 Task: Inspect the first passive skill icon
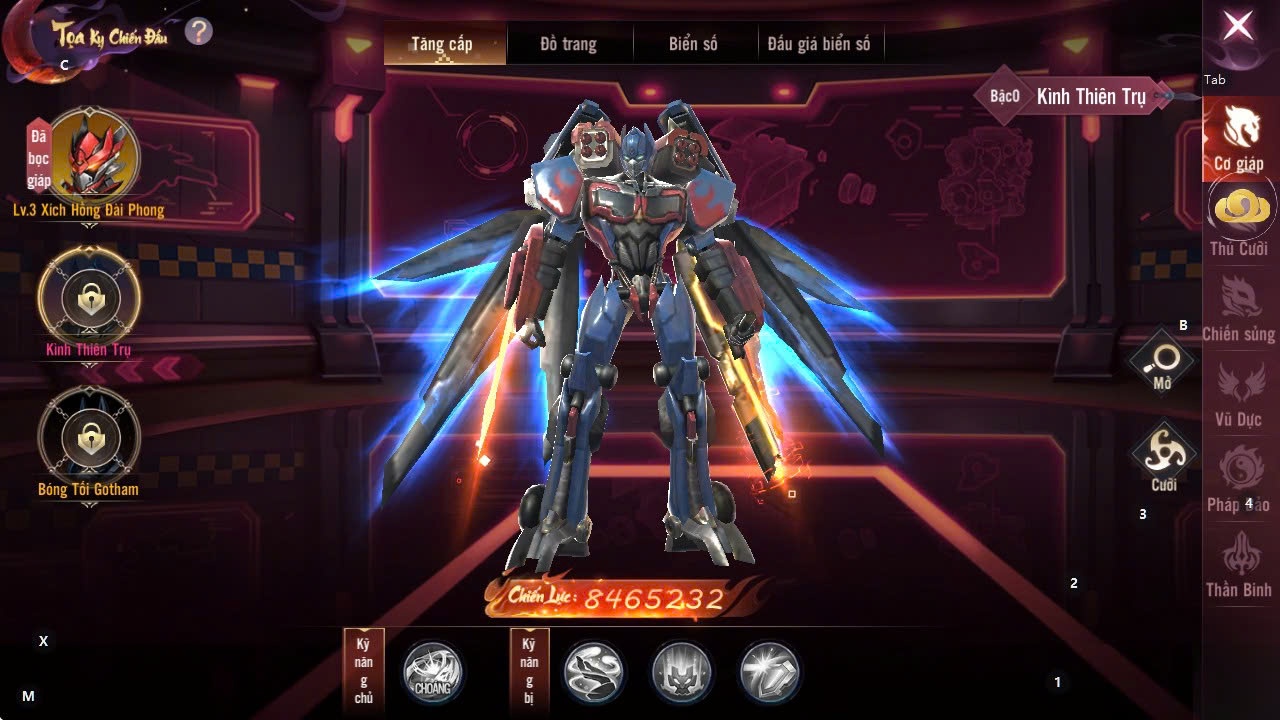click(594, 672)
